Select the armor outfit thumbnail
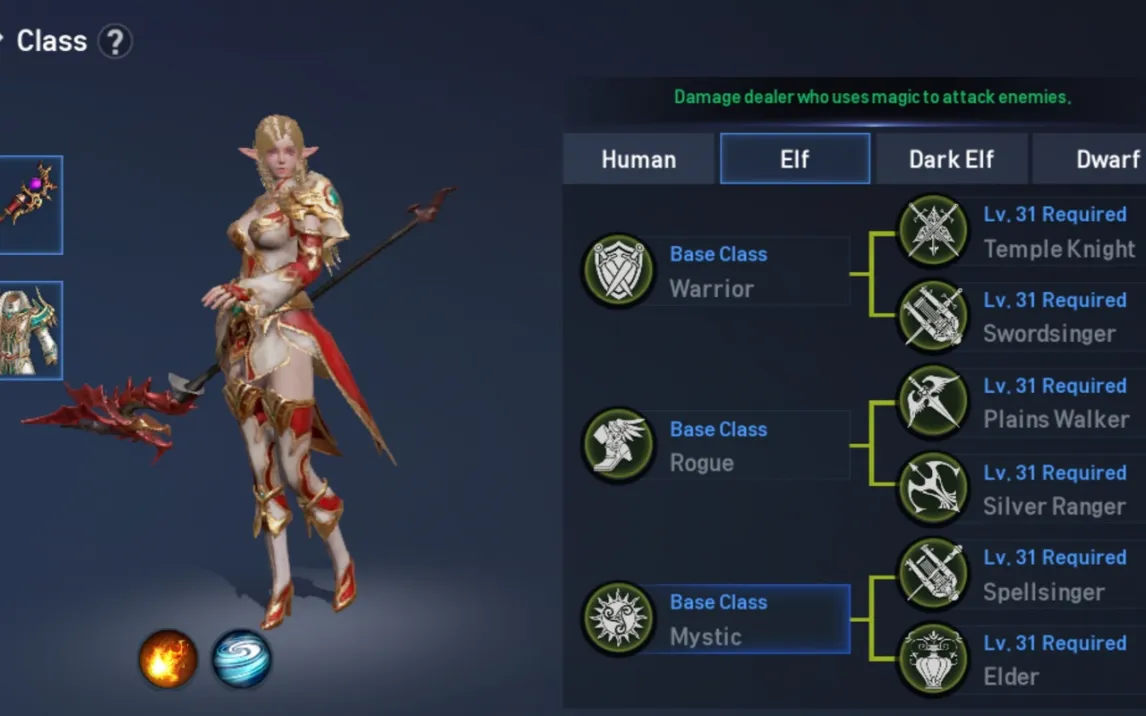This screenshot has width=1146, height=716. click(x=30, y=330)
